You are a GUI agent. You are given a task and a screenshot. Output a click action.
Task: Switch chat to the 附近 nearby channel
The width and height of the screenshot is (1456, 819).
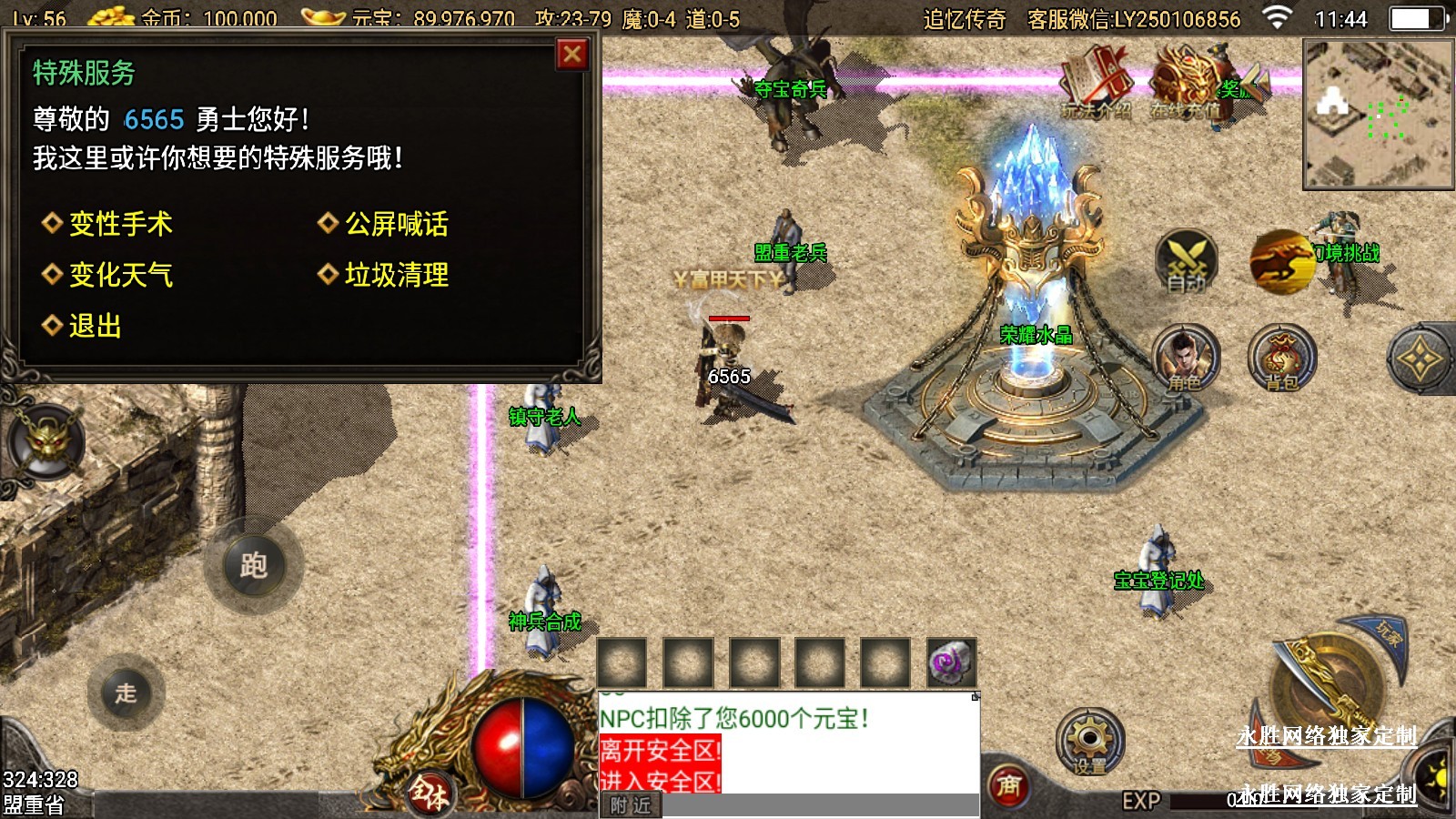(631, 805)
